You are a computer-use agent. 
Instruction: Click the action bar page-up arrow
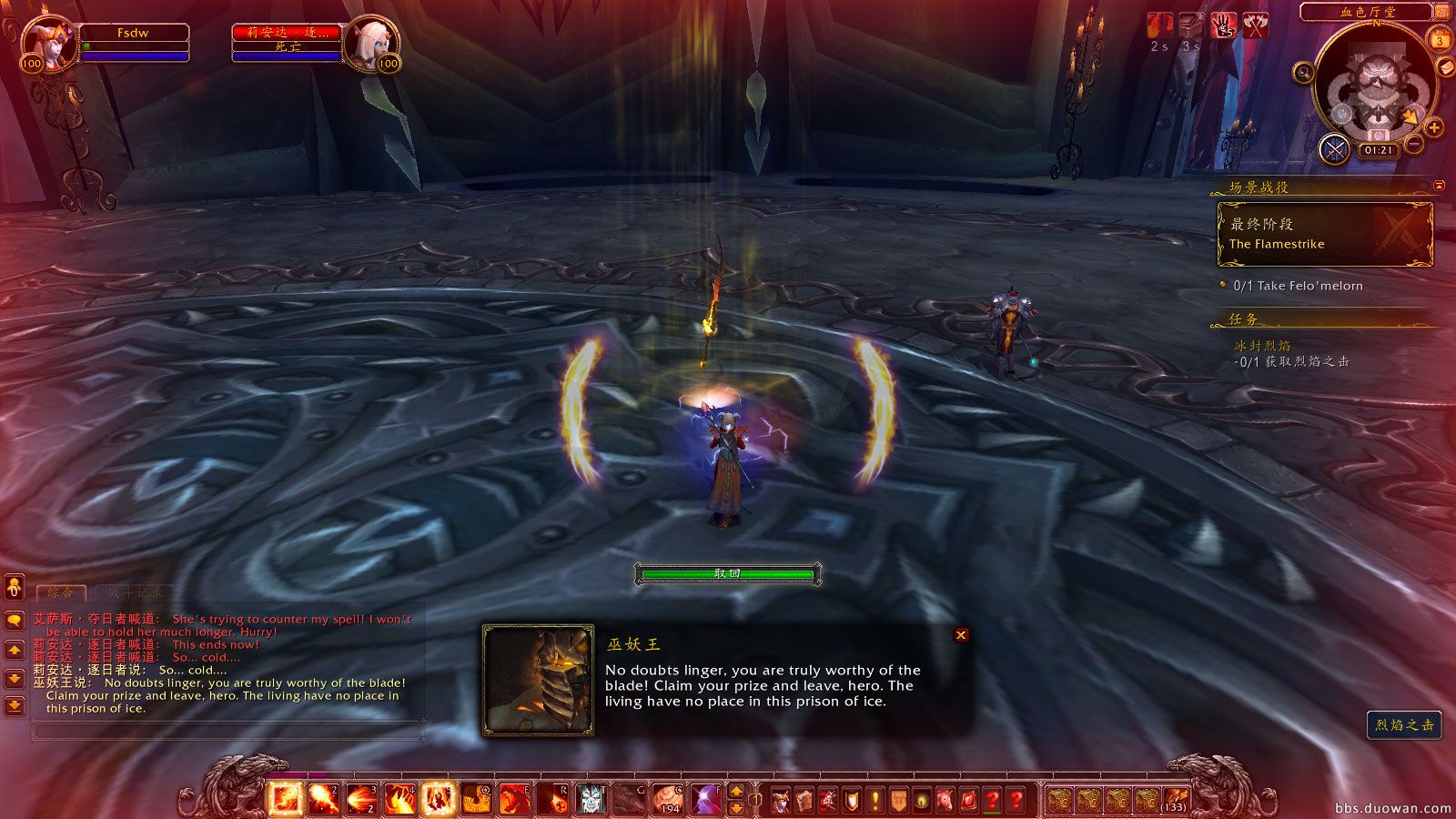pyautogui.click(x=736, y=791)
